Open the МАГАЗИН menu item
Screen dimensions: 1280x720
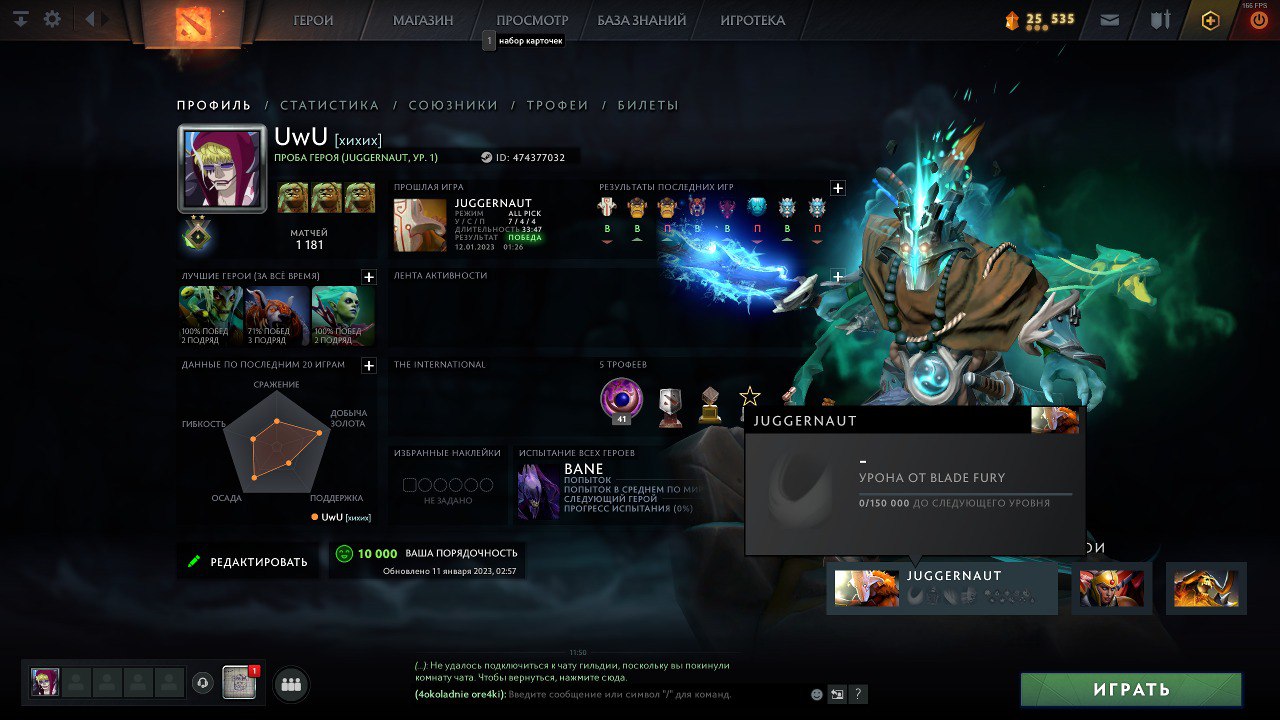[x=421, y=20]
